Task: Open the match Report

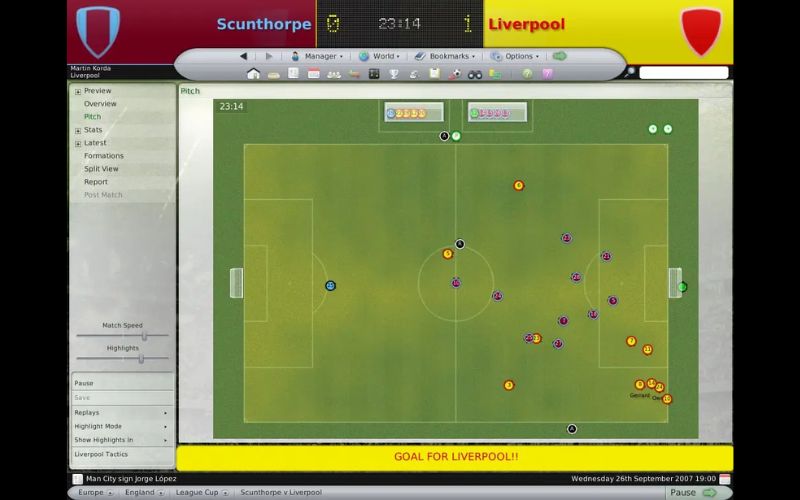Action: click(x=96, y=182)
